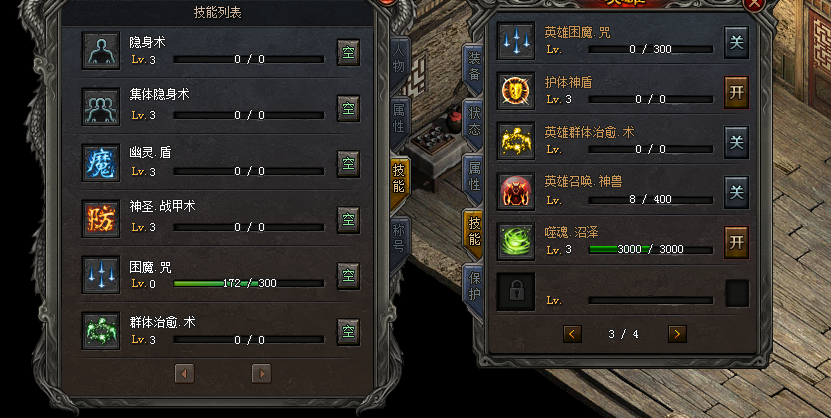Toggle the 英雄群体治愈.术 skill switch
Screen dimensions: 831x418
pos(737,141)
